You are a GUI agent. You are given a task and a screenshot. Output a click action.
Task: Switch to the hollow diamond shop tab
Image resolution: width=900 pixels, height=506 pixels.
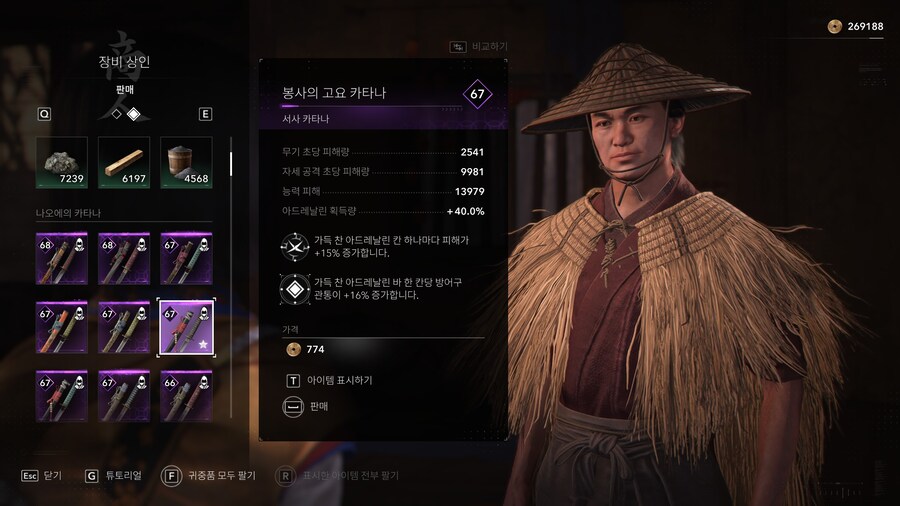[116, 114]
